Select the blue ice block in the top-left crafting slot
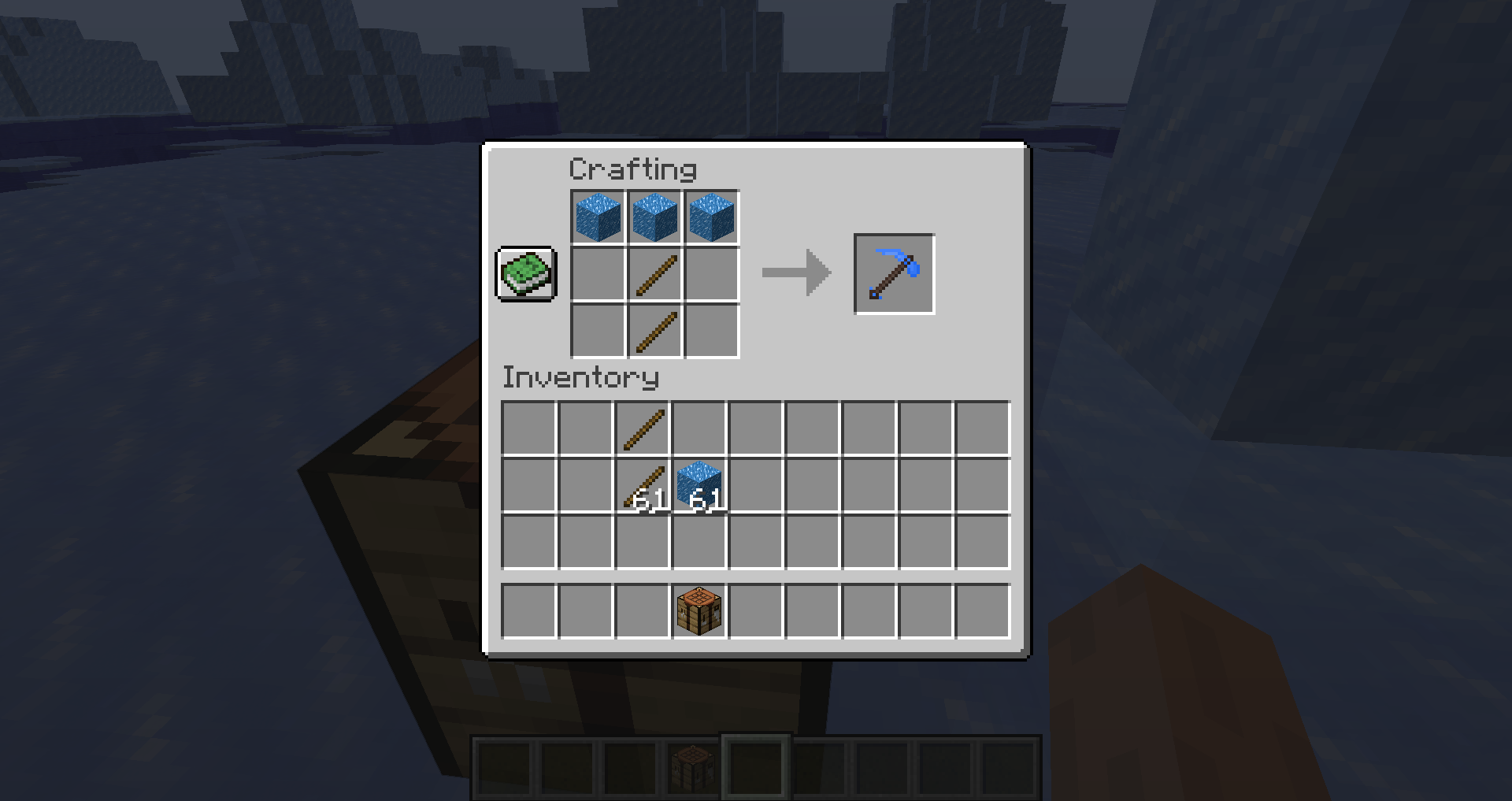 pos(597,217)
